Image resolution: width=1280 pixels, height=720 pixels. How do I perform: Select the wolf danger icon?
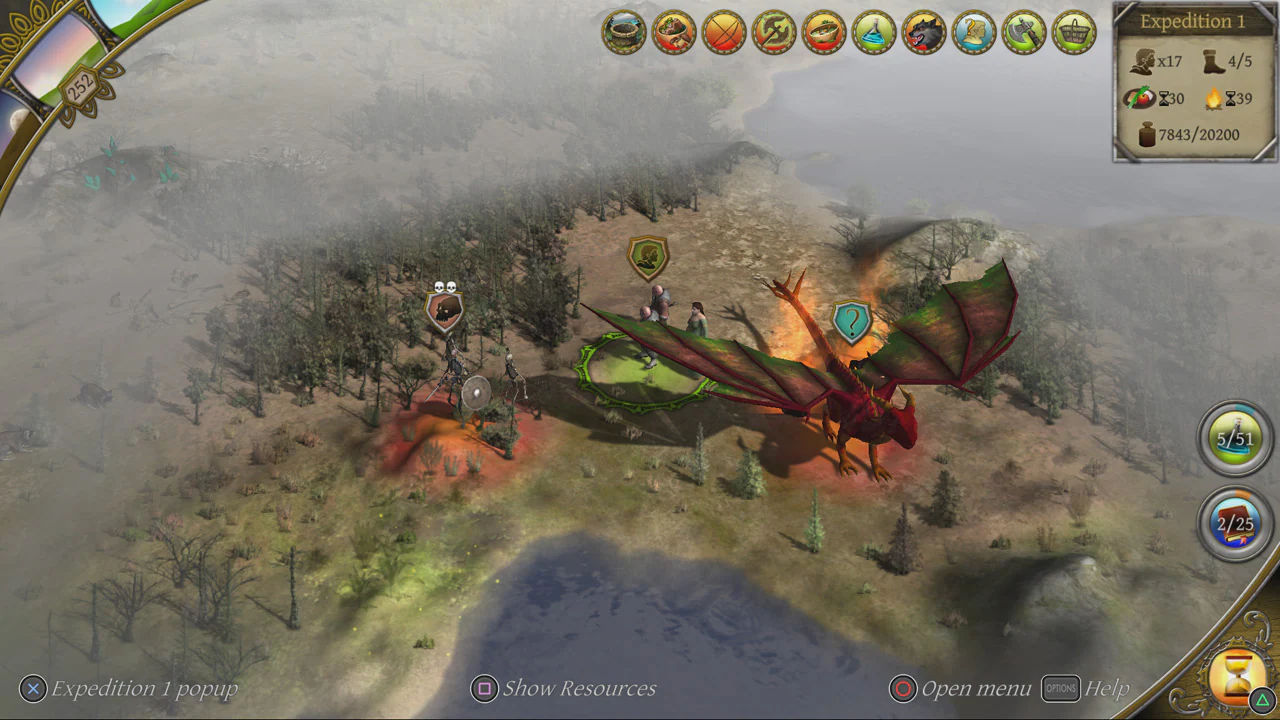pyautogui.click(x=925, y=32)
